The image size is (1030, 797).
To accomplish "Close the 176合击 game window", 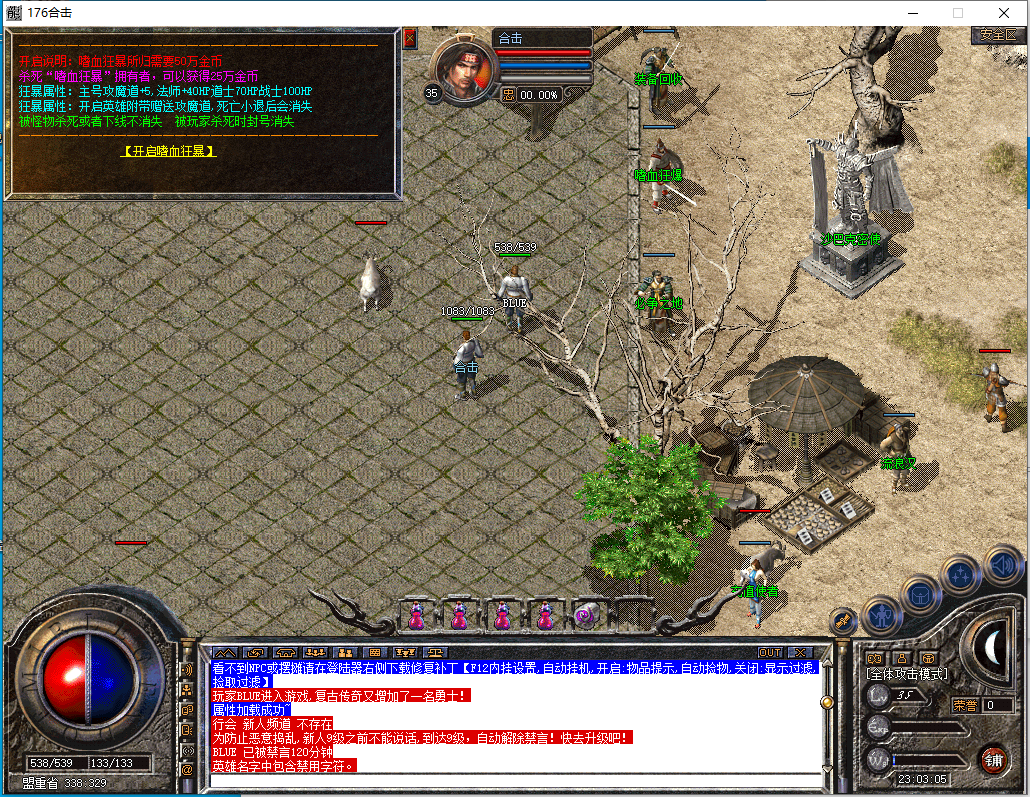I will (1003, 13).
